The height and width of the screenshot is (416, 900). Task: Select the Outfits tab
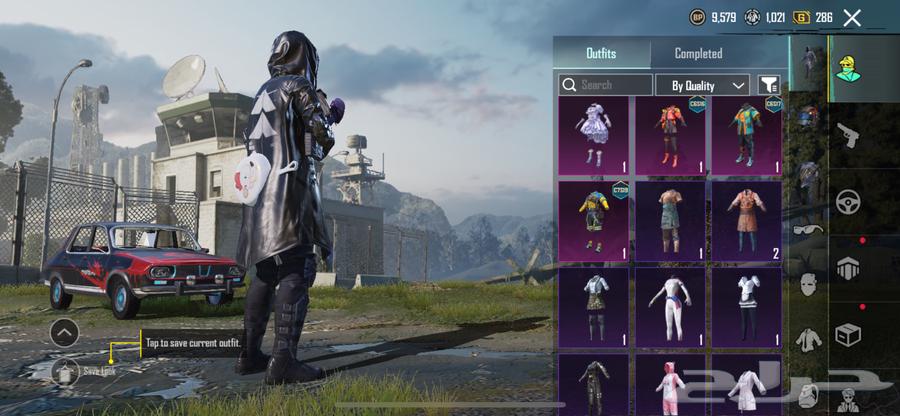(x=601, y=54)
